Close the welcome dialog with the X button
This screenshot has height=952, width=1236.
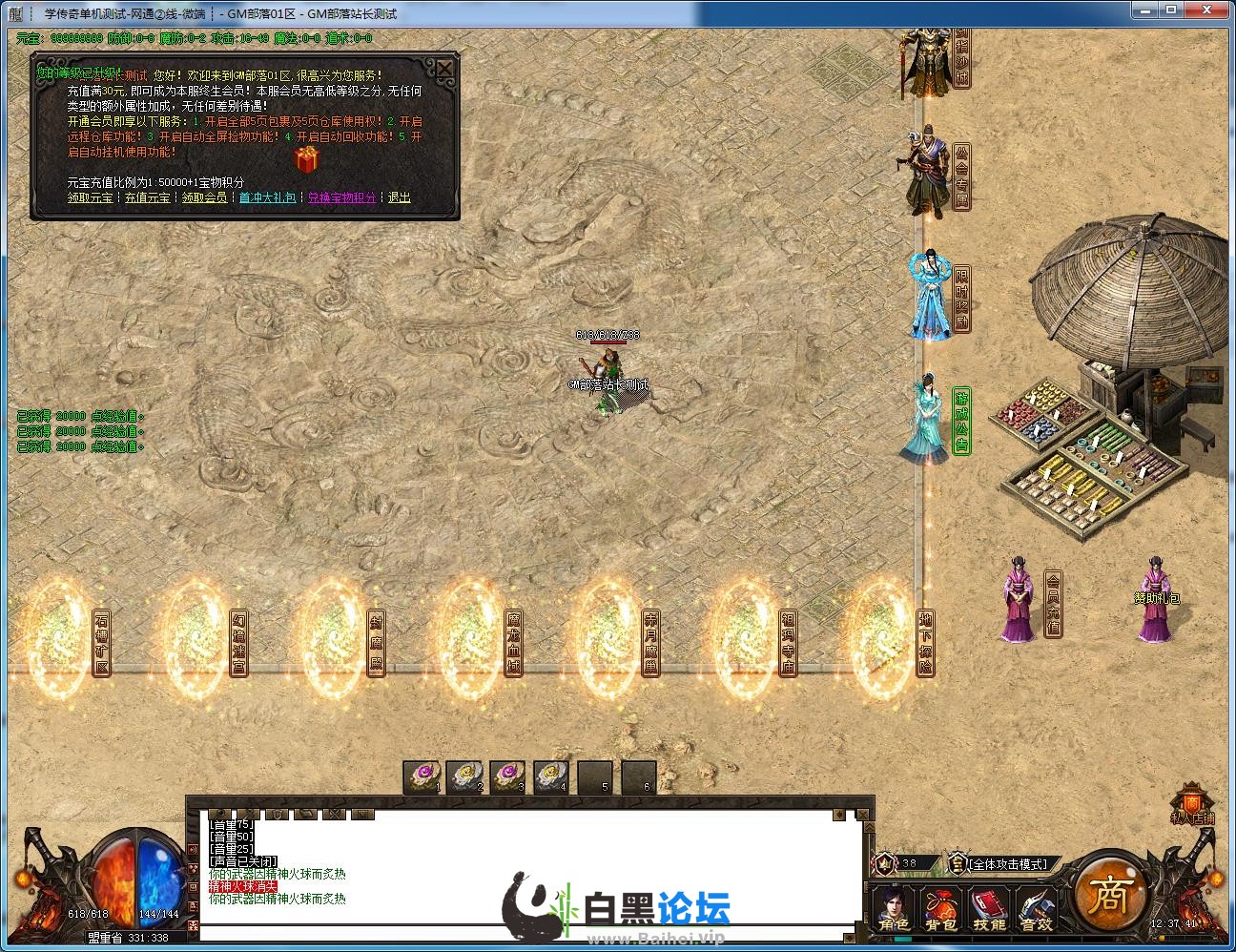pos(445,69)
